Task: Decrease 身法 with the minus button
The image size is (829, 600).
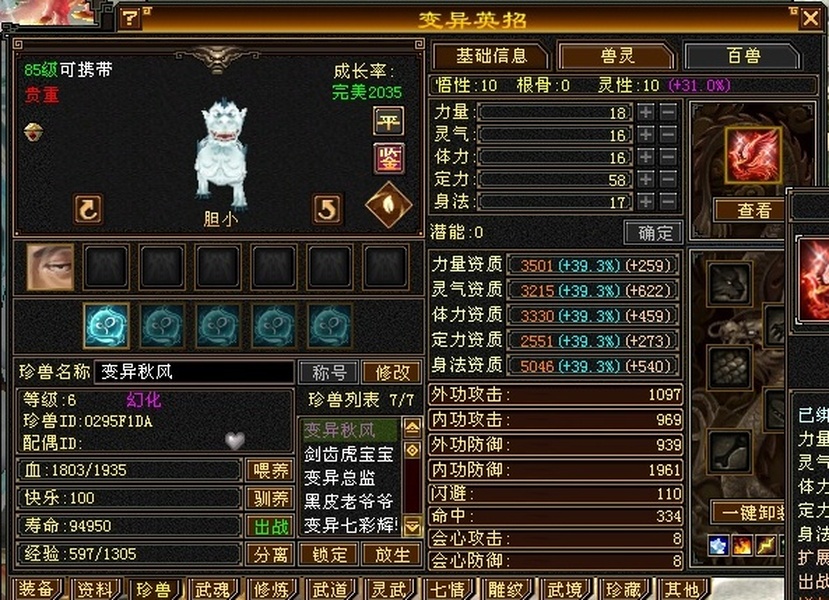Action: [x=668, y=203]
